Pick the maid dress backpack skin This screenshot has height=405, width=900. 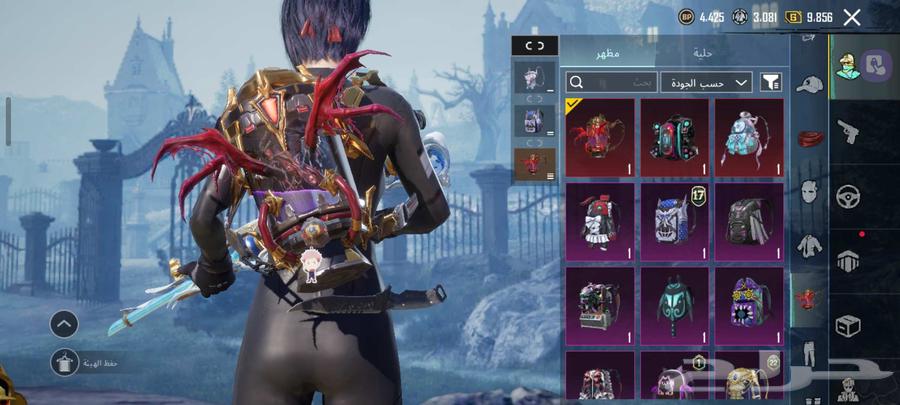[600, 220]
